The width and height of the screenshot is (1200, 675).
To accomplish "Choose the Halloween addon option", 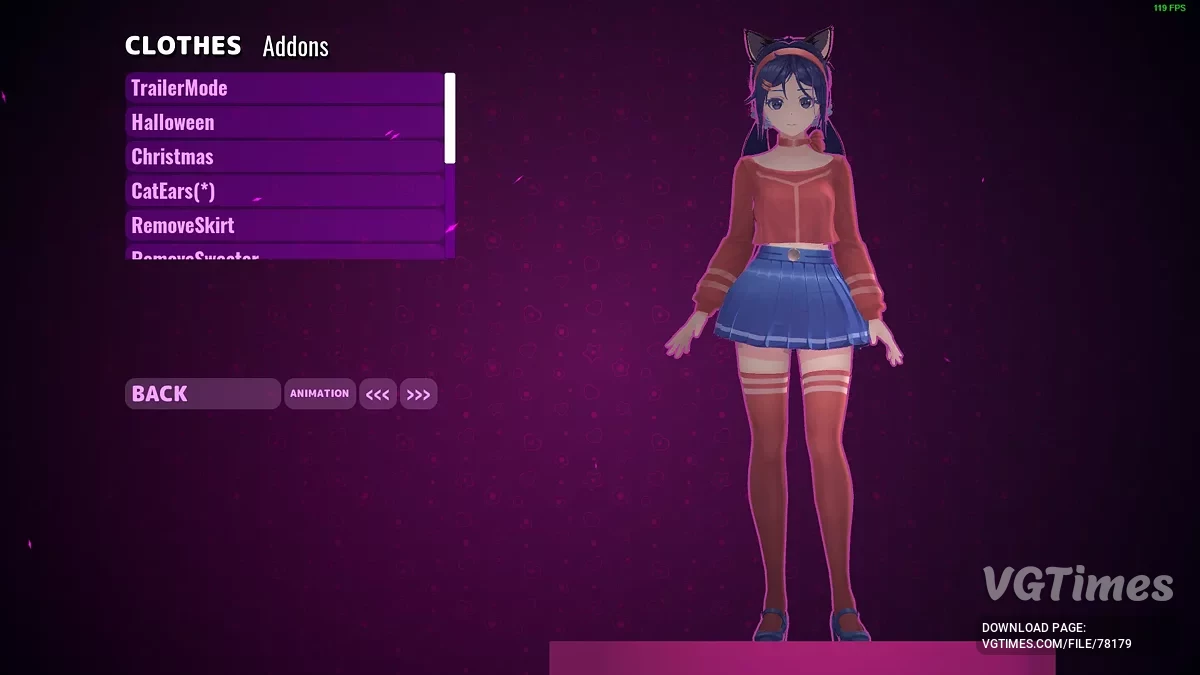I will [x=285, y=122].
